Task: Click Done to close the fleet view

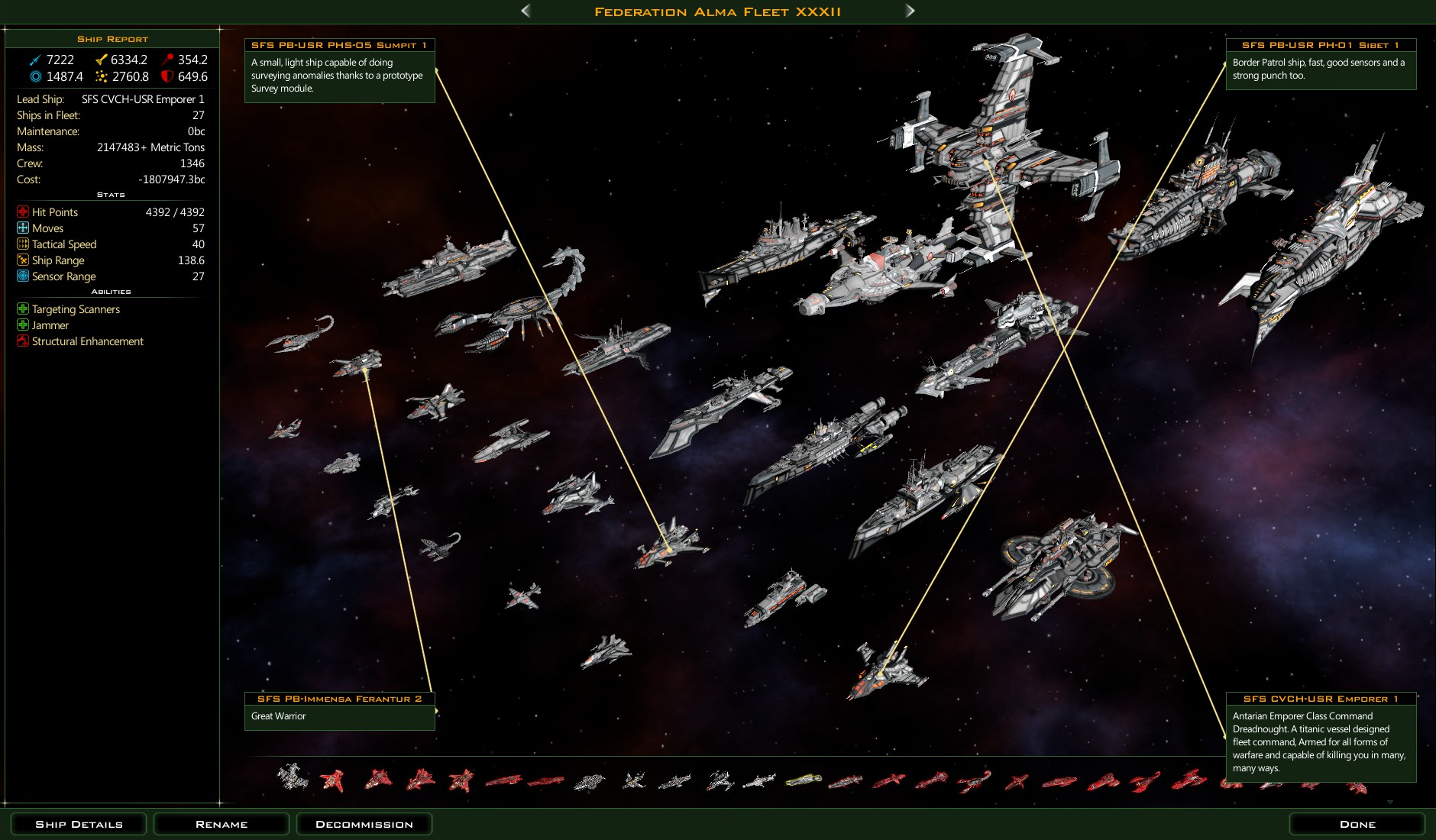Action: (1357, 824)
